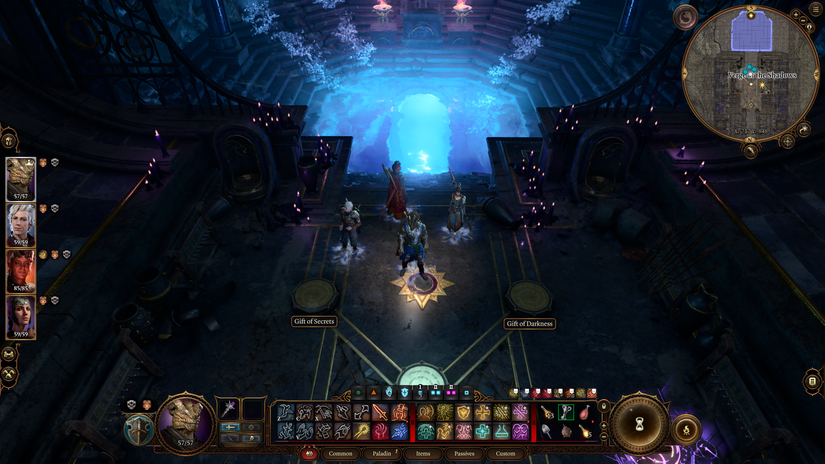825x464 pixels.
Task: Equip the main hand mace weapon slot
Action: point(229,408)
